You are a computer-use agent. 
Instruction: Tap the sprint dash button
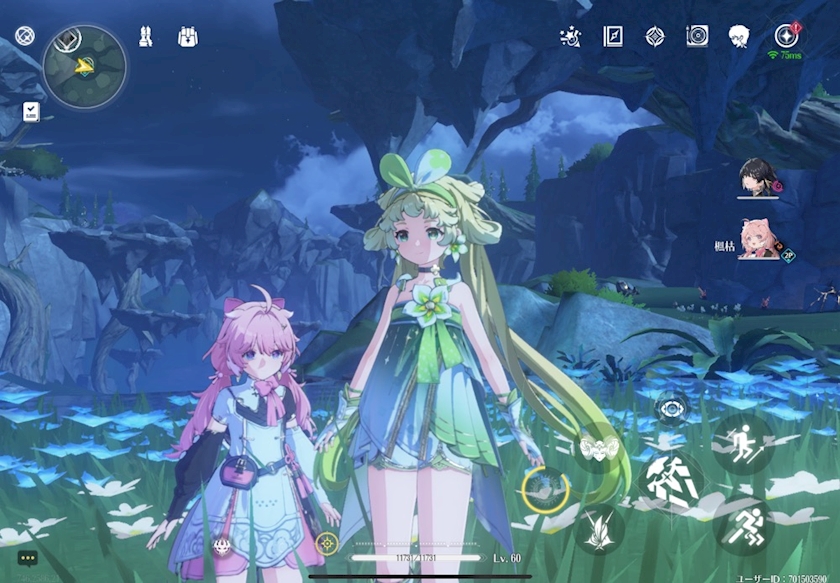point(742,525)
